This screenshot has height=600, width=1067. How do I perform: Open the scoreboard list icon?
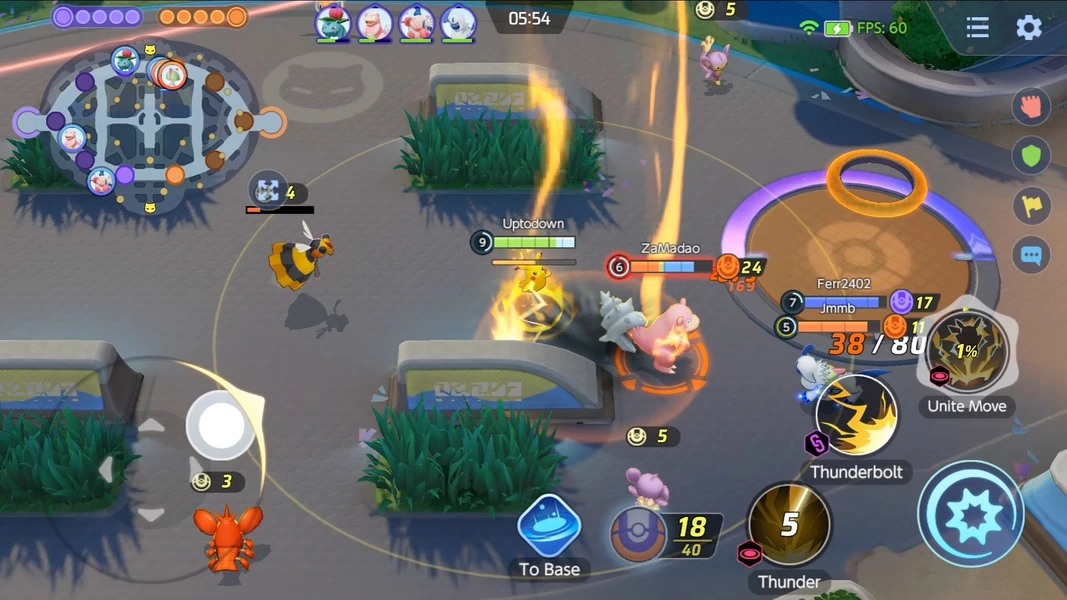click(977, 28)
